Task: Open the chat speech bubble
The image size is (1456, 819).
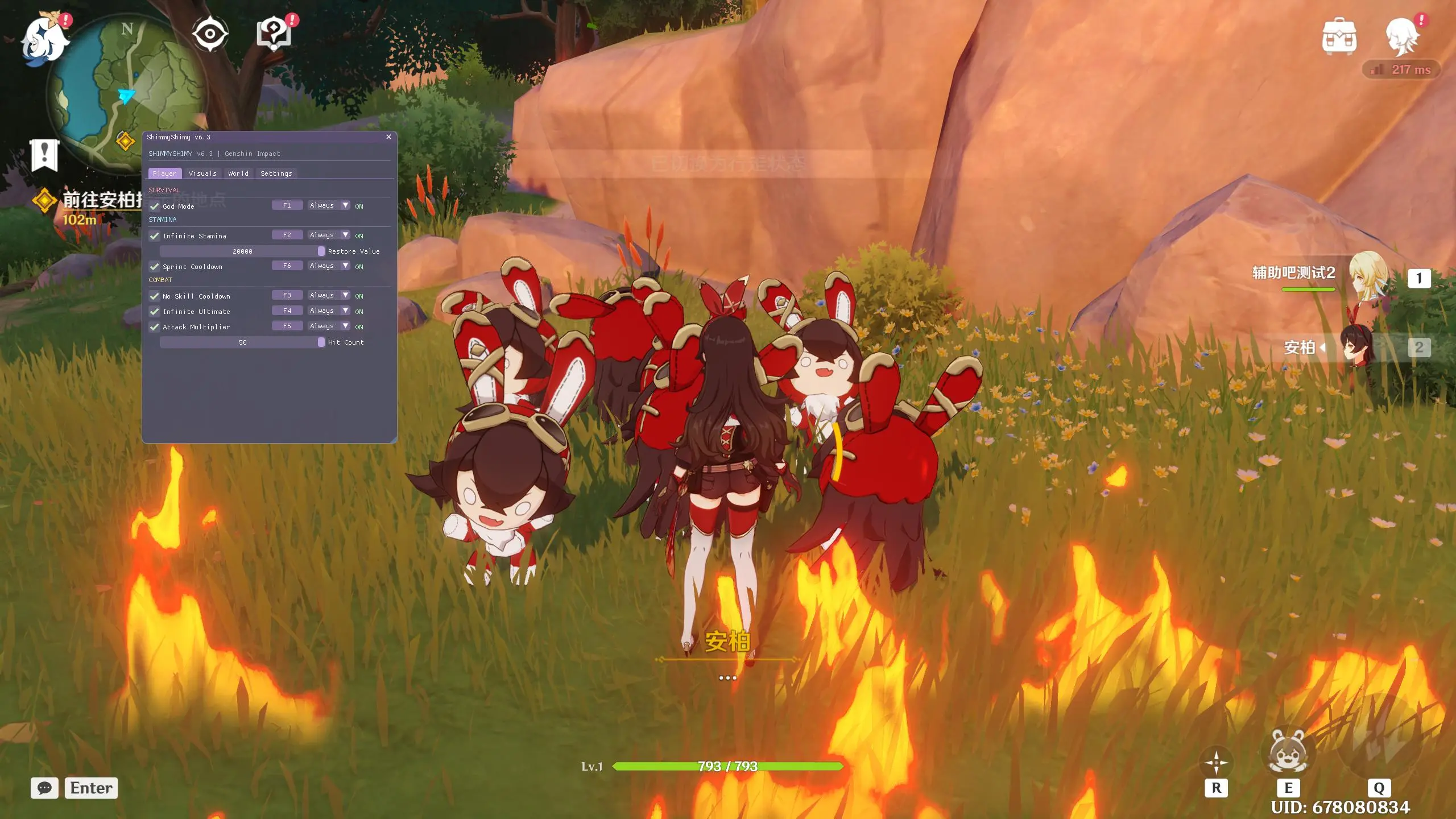Action: click(x=44, y=788)
